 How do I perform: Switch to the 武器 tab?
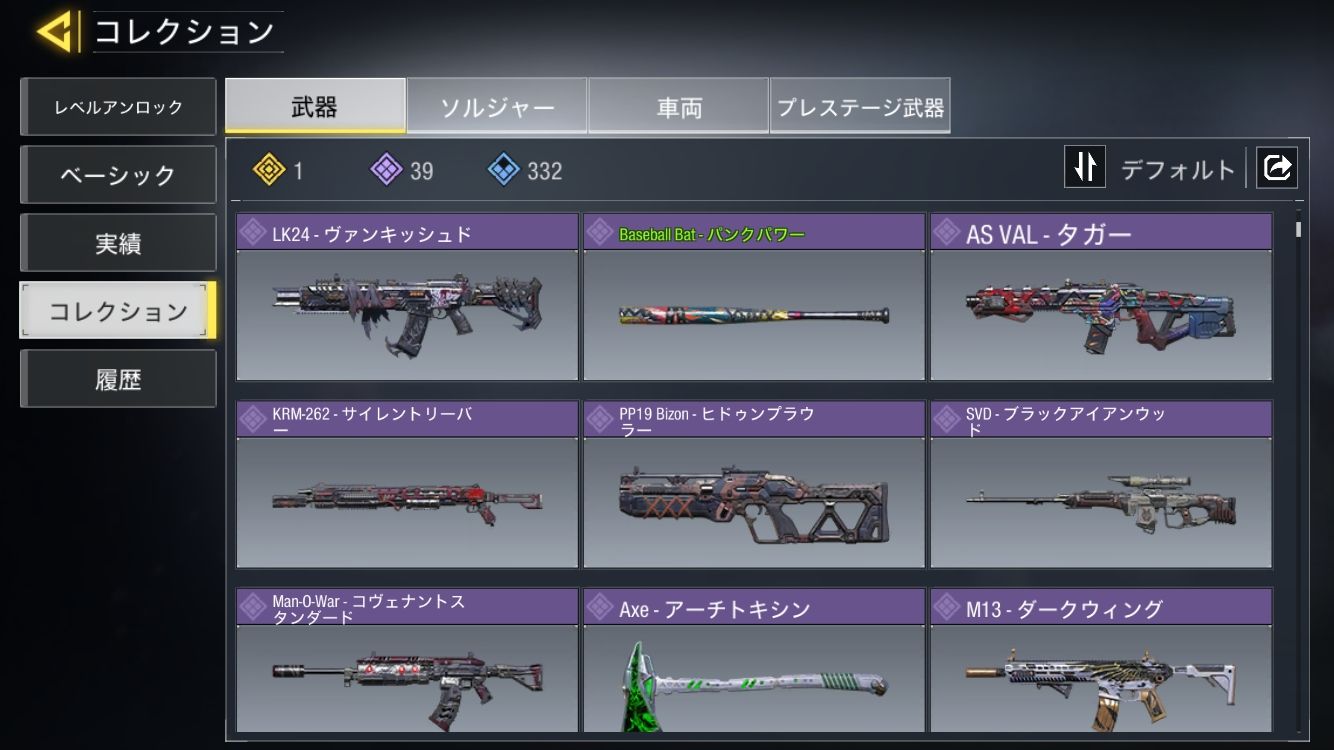point(315,106)
